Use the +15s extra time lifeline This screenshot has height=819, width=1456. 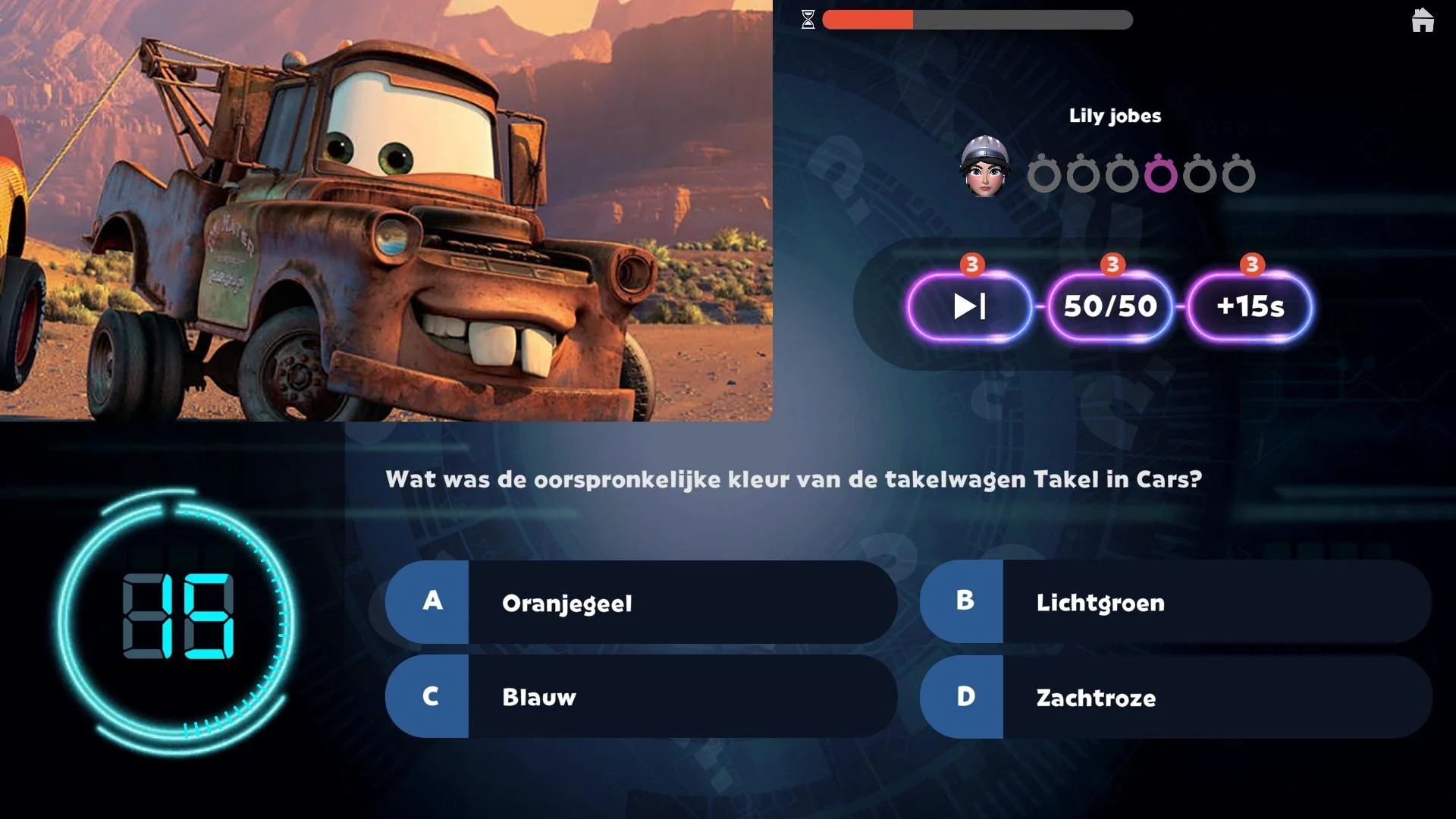tap(1248, 306)
